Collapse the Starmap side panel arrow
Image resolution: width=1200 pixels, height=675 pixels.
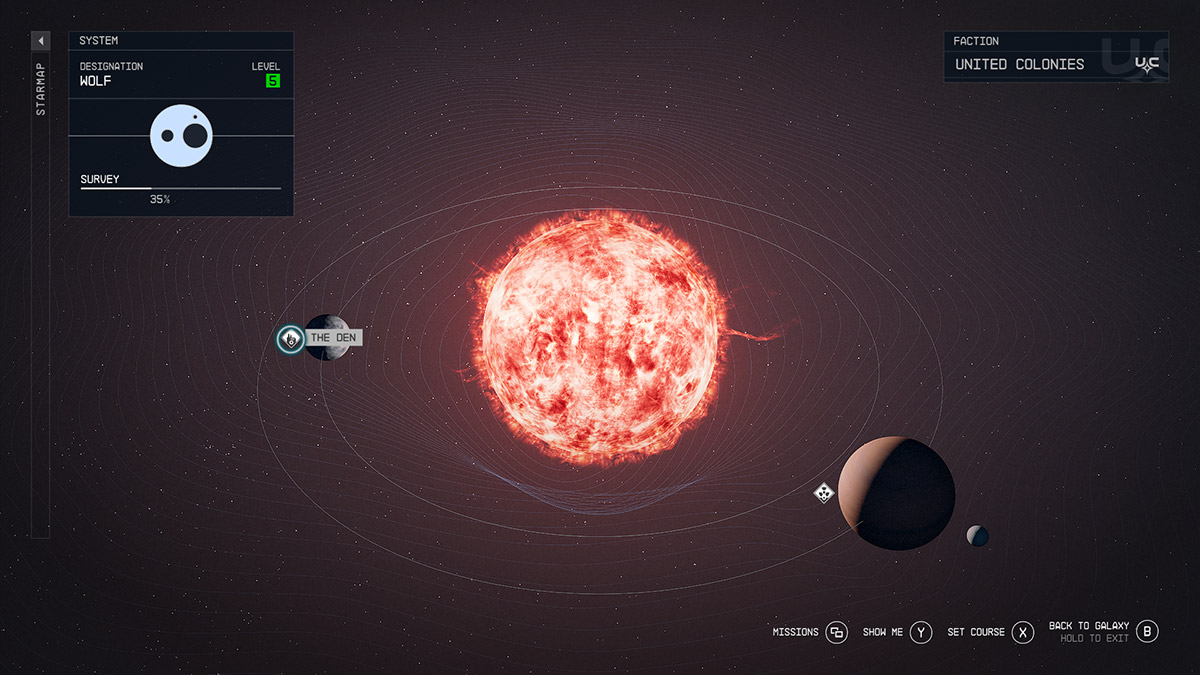[x=40, y=41]
